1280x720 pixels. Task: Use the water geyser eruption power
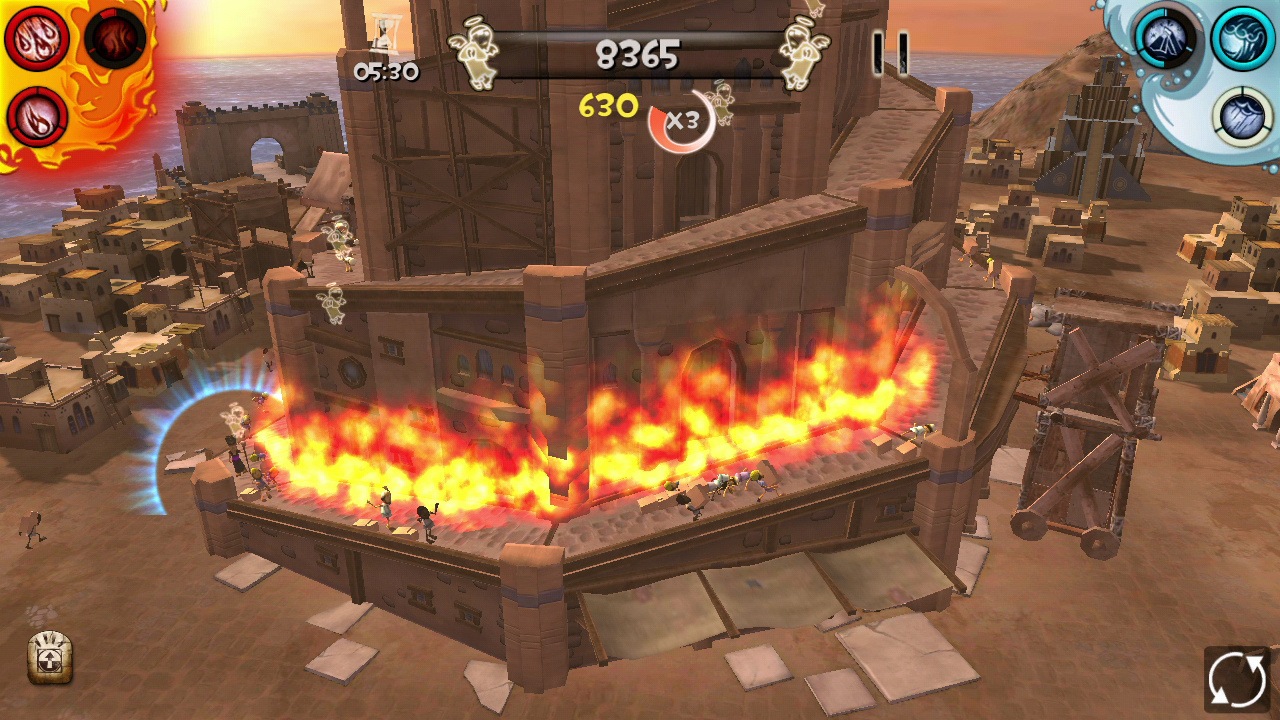[1164, 38]
